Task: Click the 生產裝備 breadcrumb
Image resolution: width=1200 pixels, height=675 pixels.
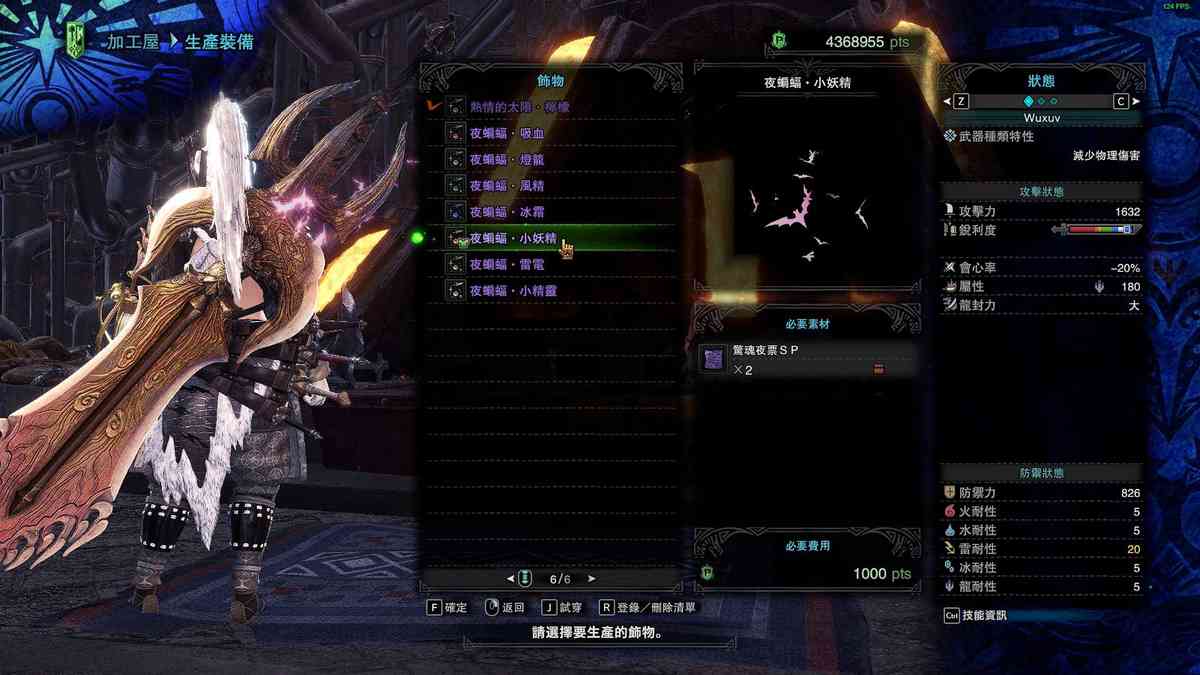Action: click(219, 42)
